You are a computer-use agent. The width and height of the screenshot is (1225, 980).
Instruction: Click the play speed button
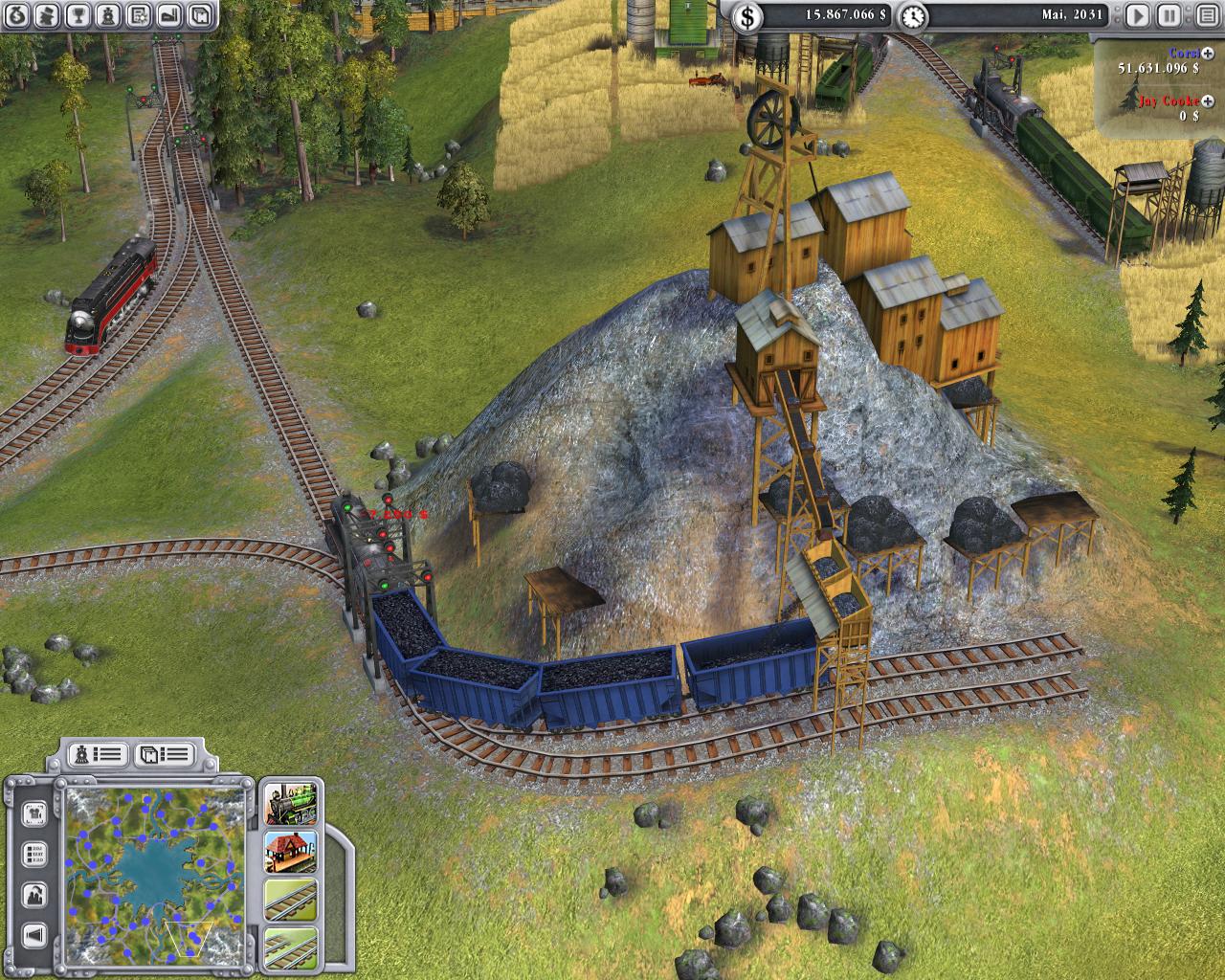coord(1137,15)
